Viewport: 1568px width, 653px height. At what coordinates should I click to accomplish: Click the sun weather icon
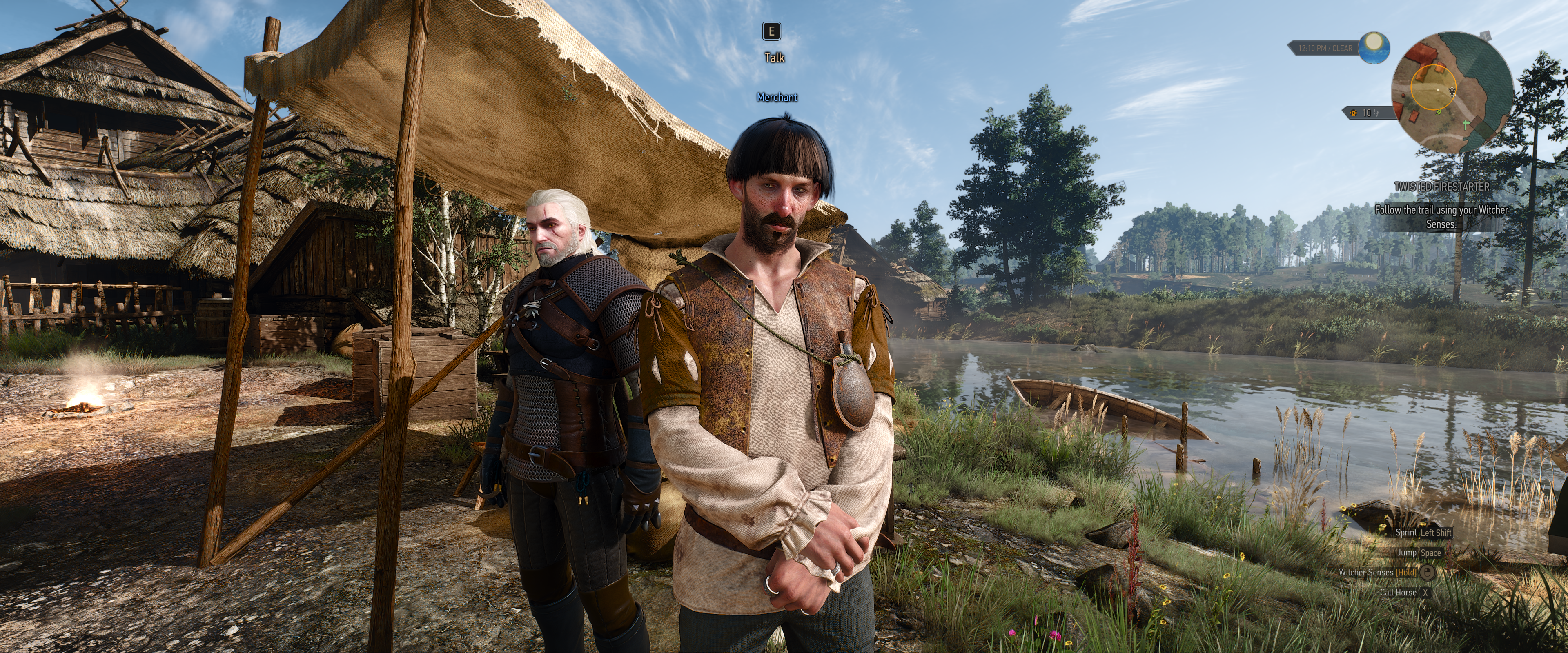1374,48
